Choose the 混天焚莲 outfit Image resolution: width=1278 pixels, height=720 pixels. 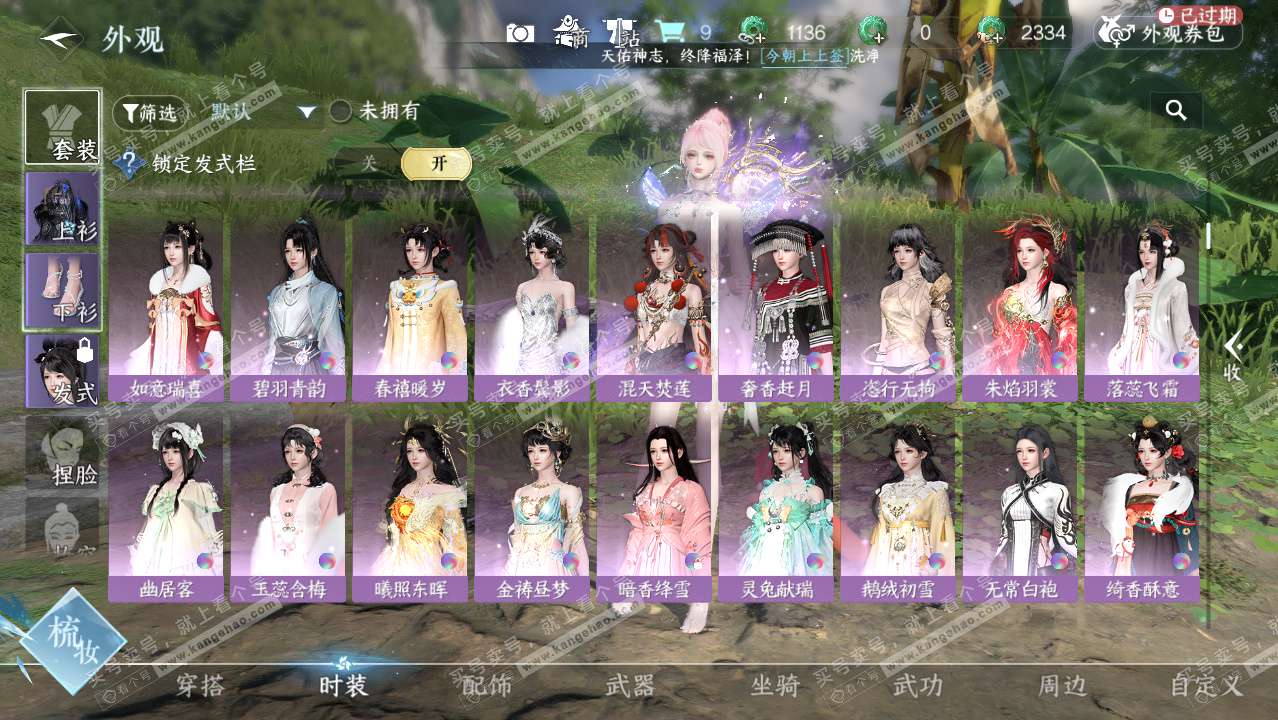654,310
